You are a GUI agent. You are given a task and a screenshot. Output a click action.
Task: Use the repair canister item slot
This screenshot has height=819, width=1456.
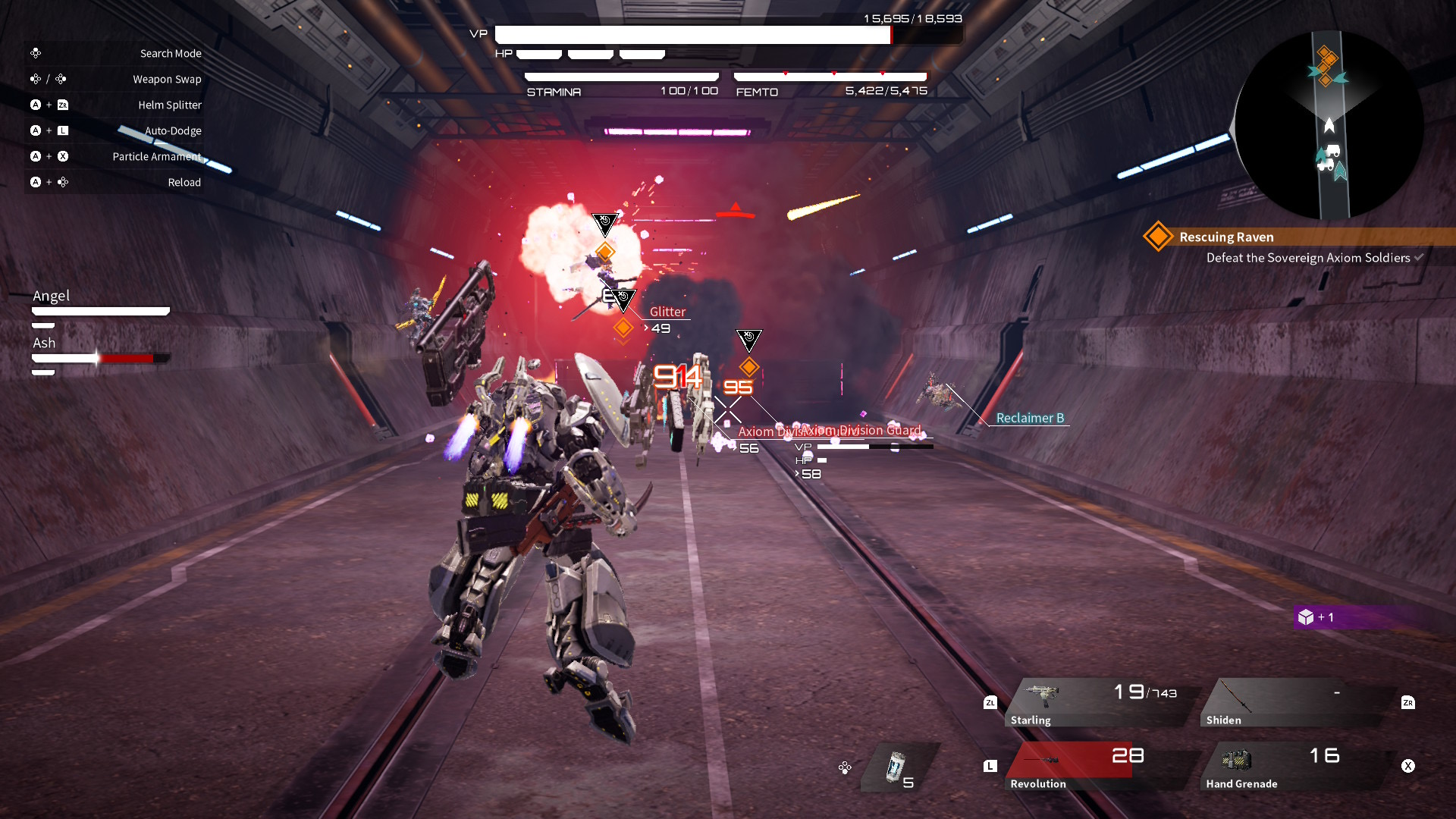[899, 767]
